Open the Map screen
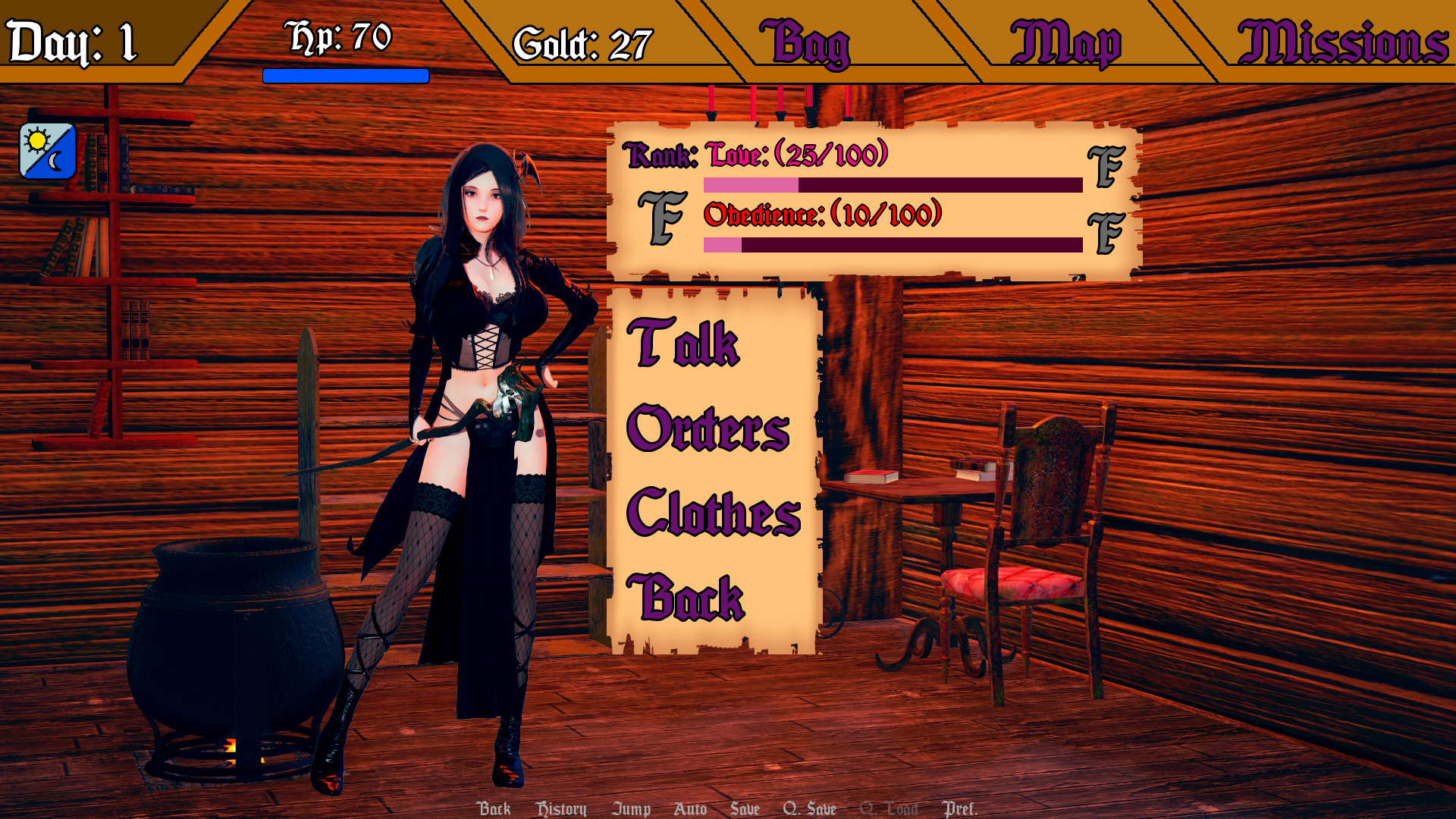1456x819 pixels. tap(1065, 44)
